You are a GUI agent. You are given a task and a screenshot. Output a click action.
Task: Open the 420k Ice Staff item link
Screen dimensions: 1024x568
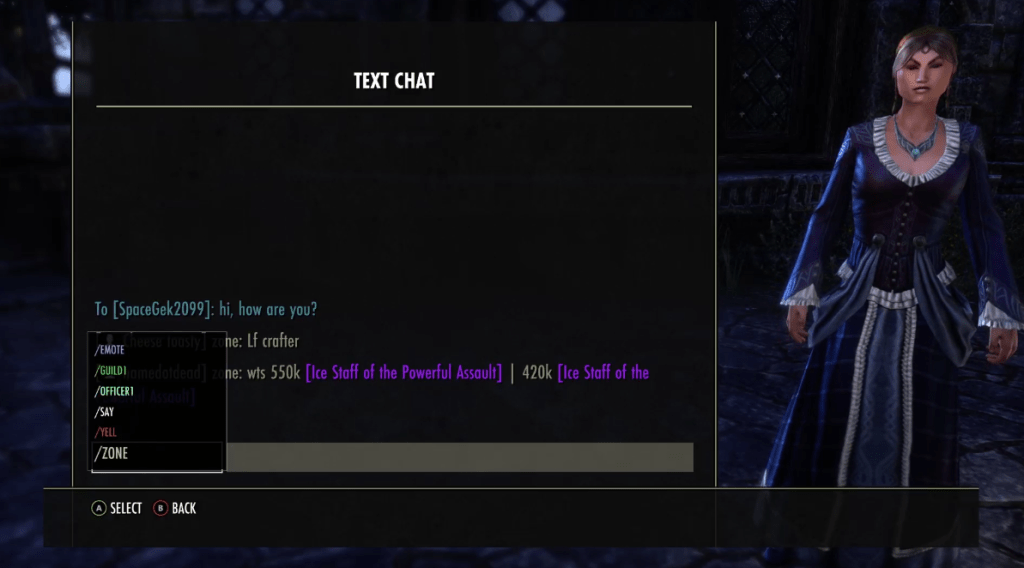click(603, 373)
